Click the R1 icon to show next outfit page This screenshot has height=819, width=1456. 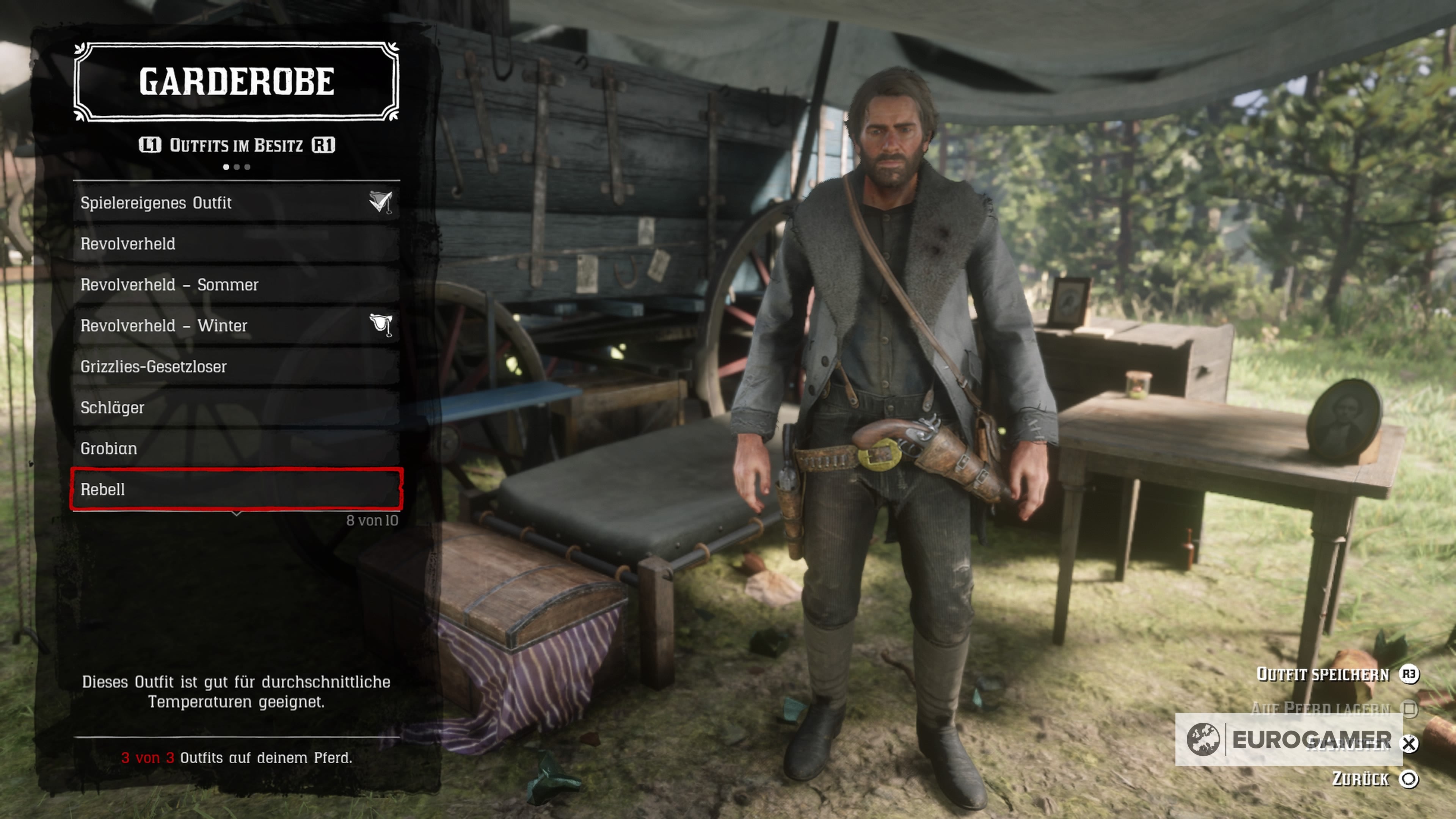pyautogui.click(x=325, y=145)
